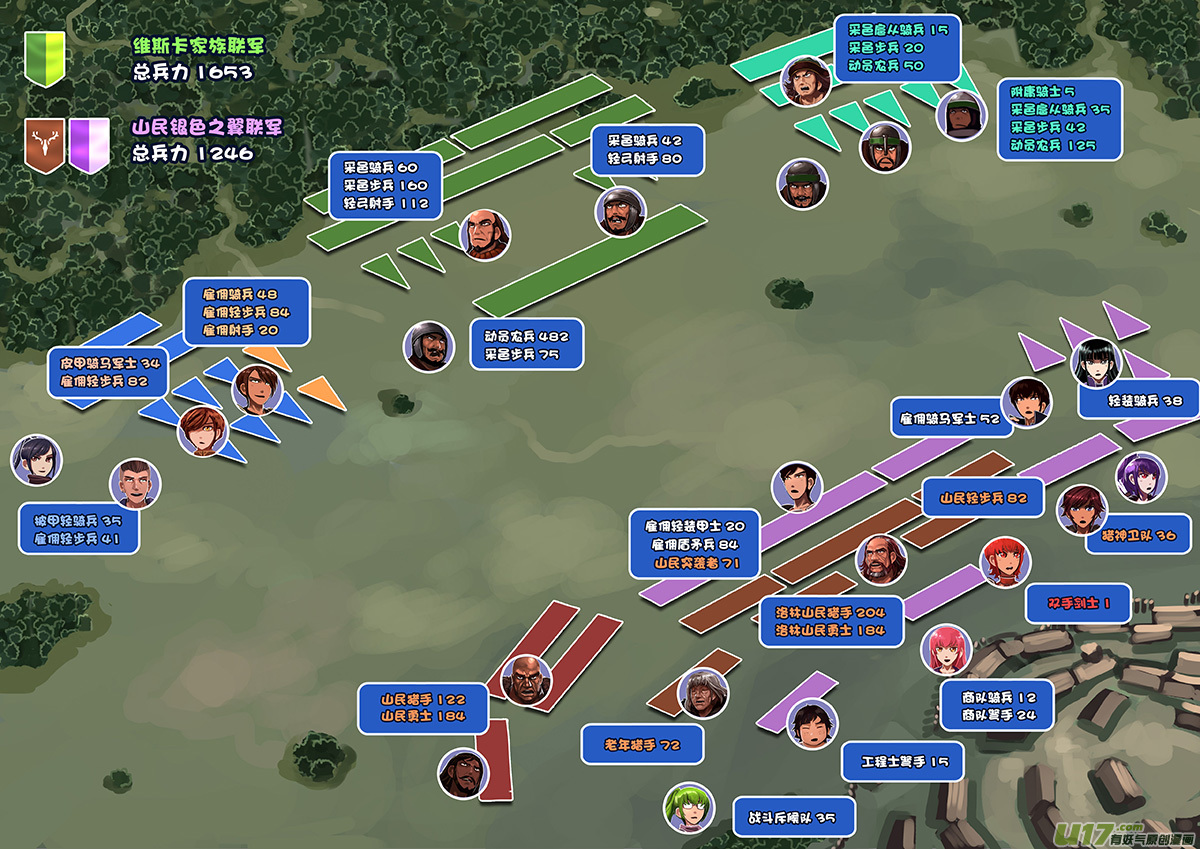Choose the pink-haired girl commander portrait

945,650
